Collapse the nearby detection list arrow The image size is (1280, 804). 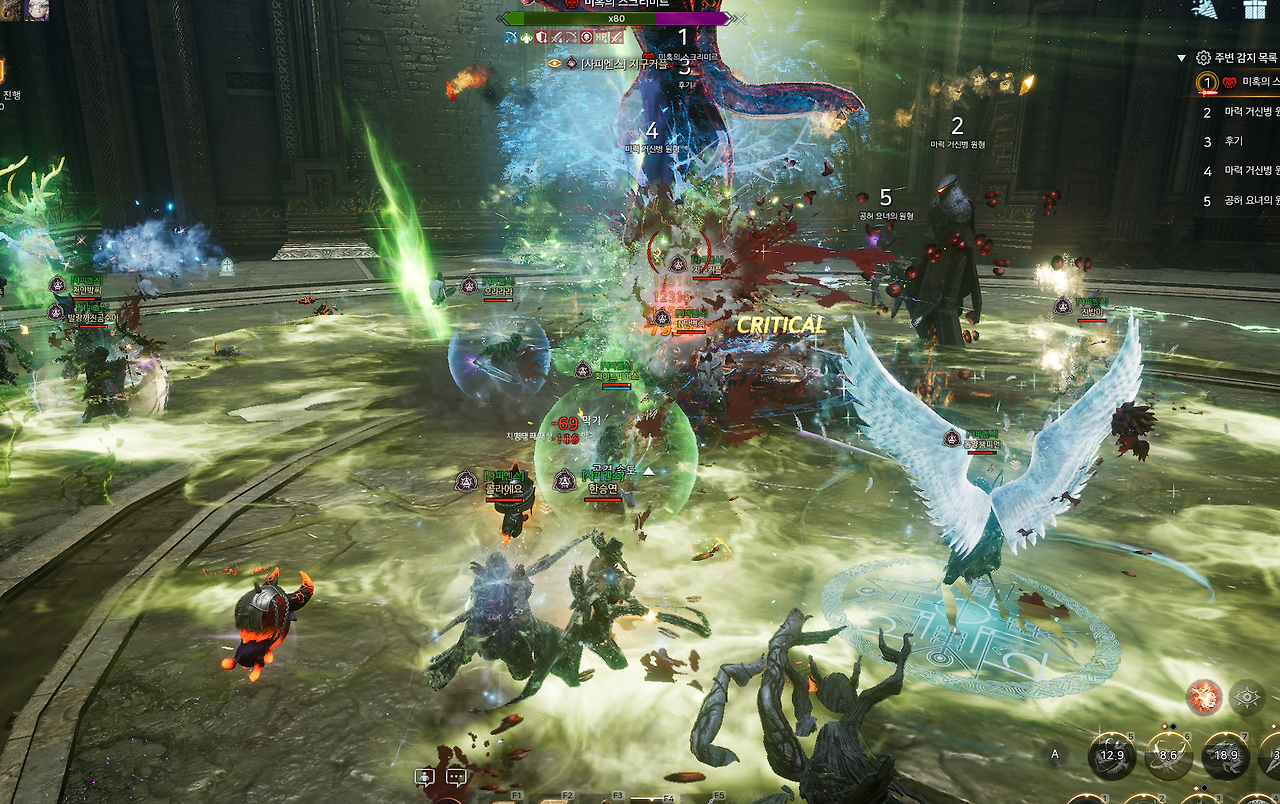pyautogui.click(x=1181, y=58)
